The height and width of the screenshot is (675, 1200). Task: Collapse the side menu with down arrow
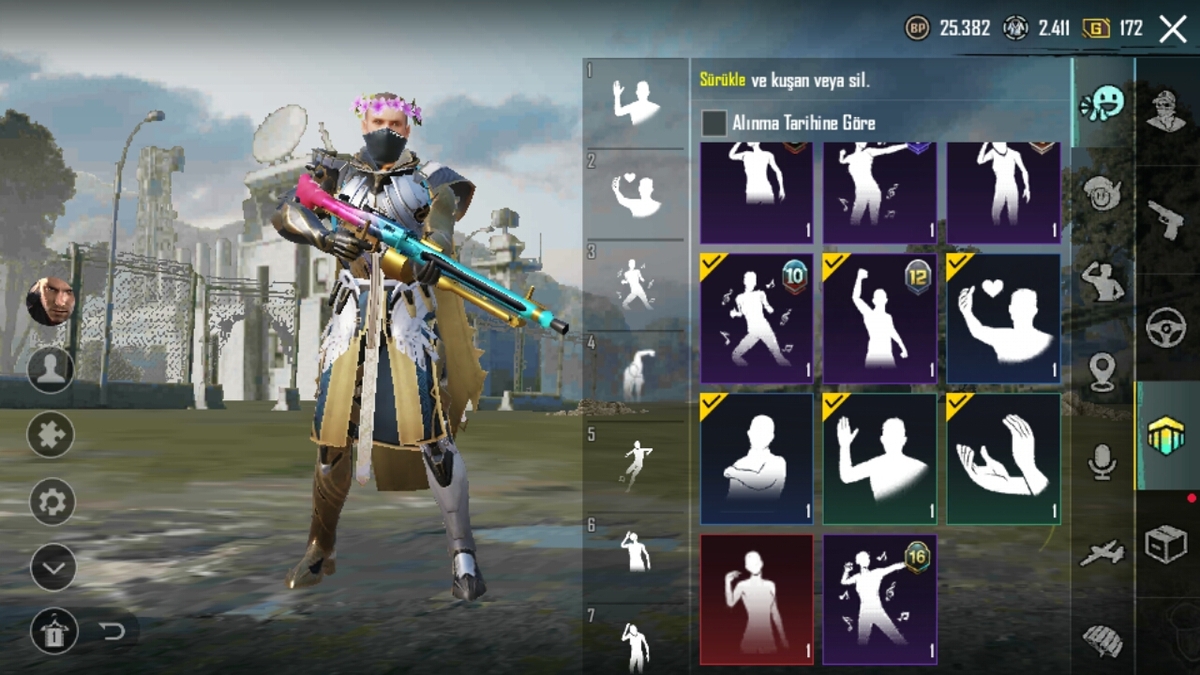(x=53, y=568)
